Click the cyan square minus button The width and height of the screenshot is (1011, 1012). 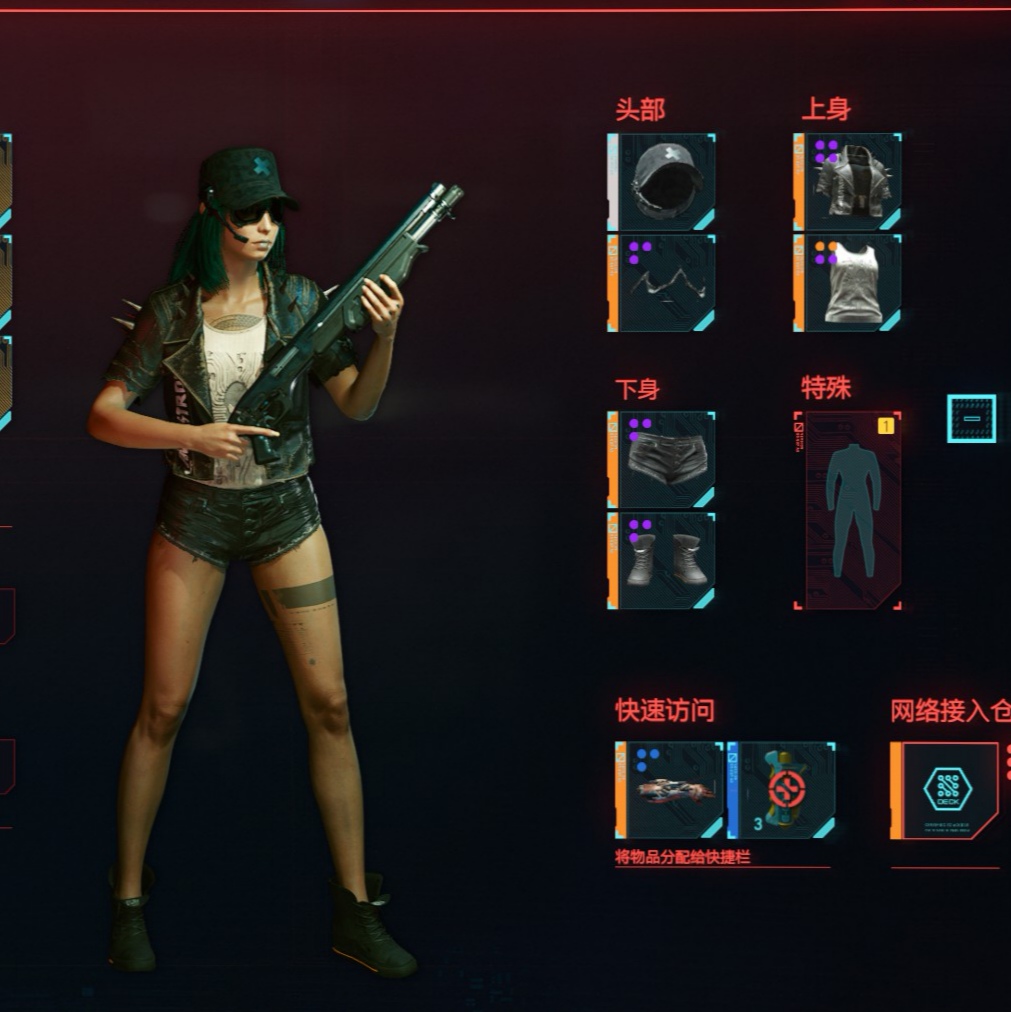pos(971,419)
